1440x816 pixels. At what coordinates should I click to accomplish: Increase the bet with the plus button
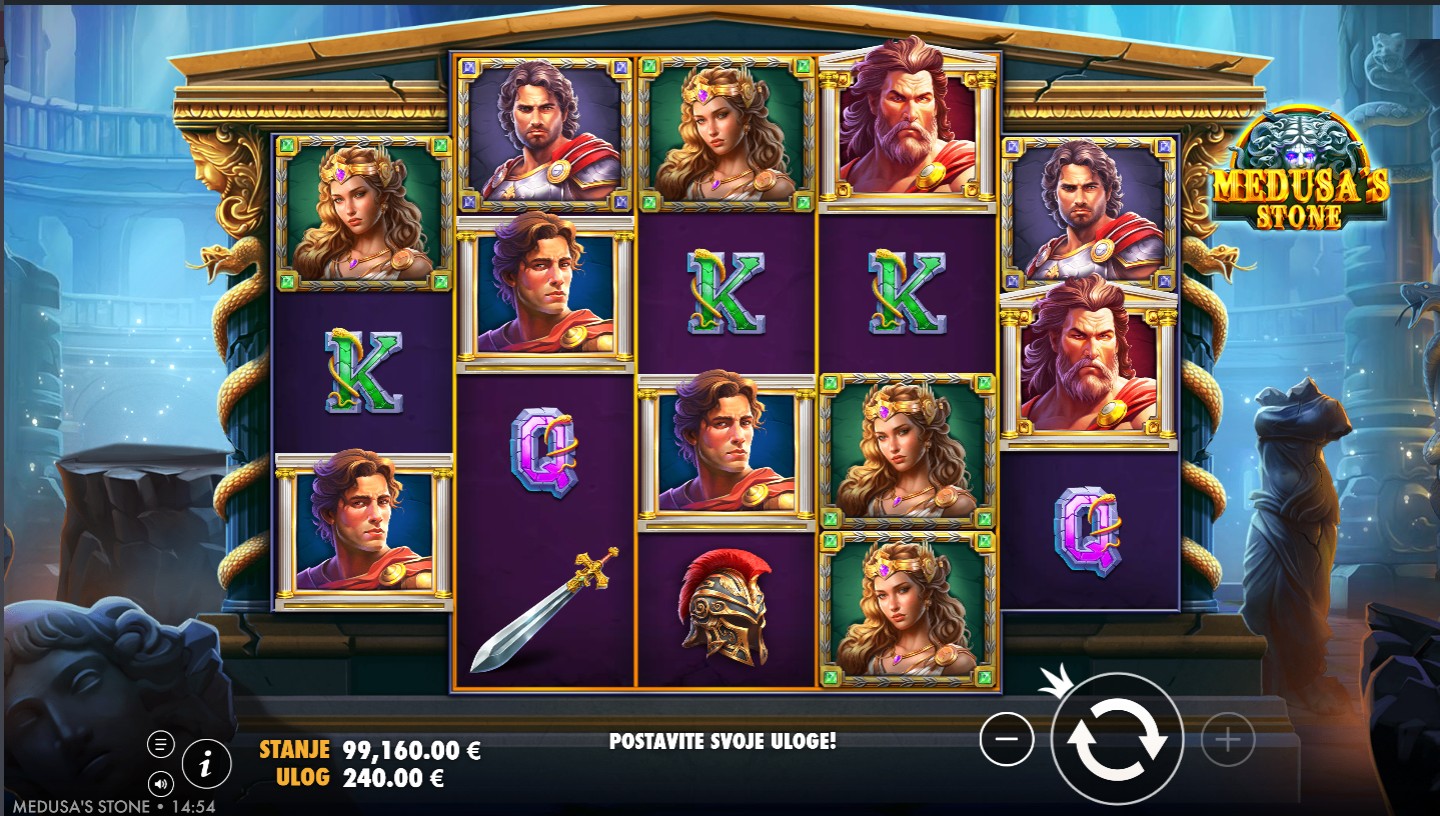[x=1226, y=740]
